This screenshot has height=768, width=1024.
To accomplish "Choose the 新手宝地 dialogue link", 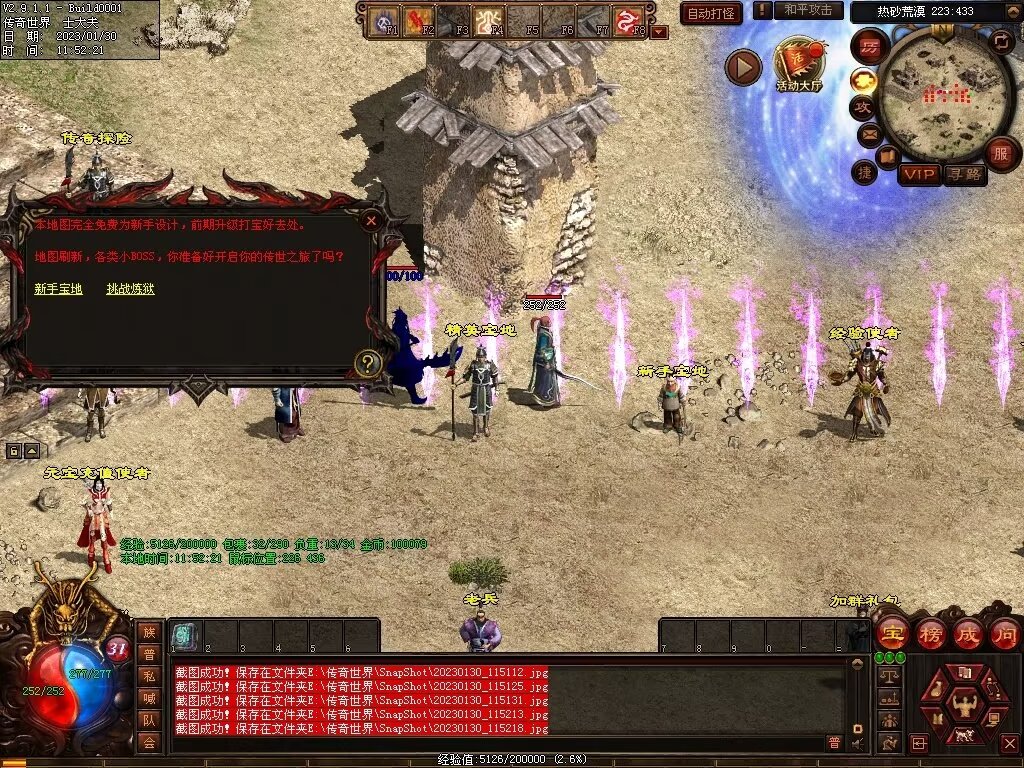I will click(58, 289).
